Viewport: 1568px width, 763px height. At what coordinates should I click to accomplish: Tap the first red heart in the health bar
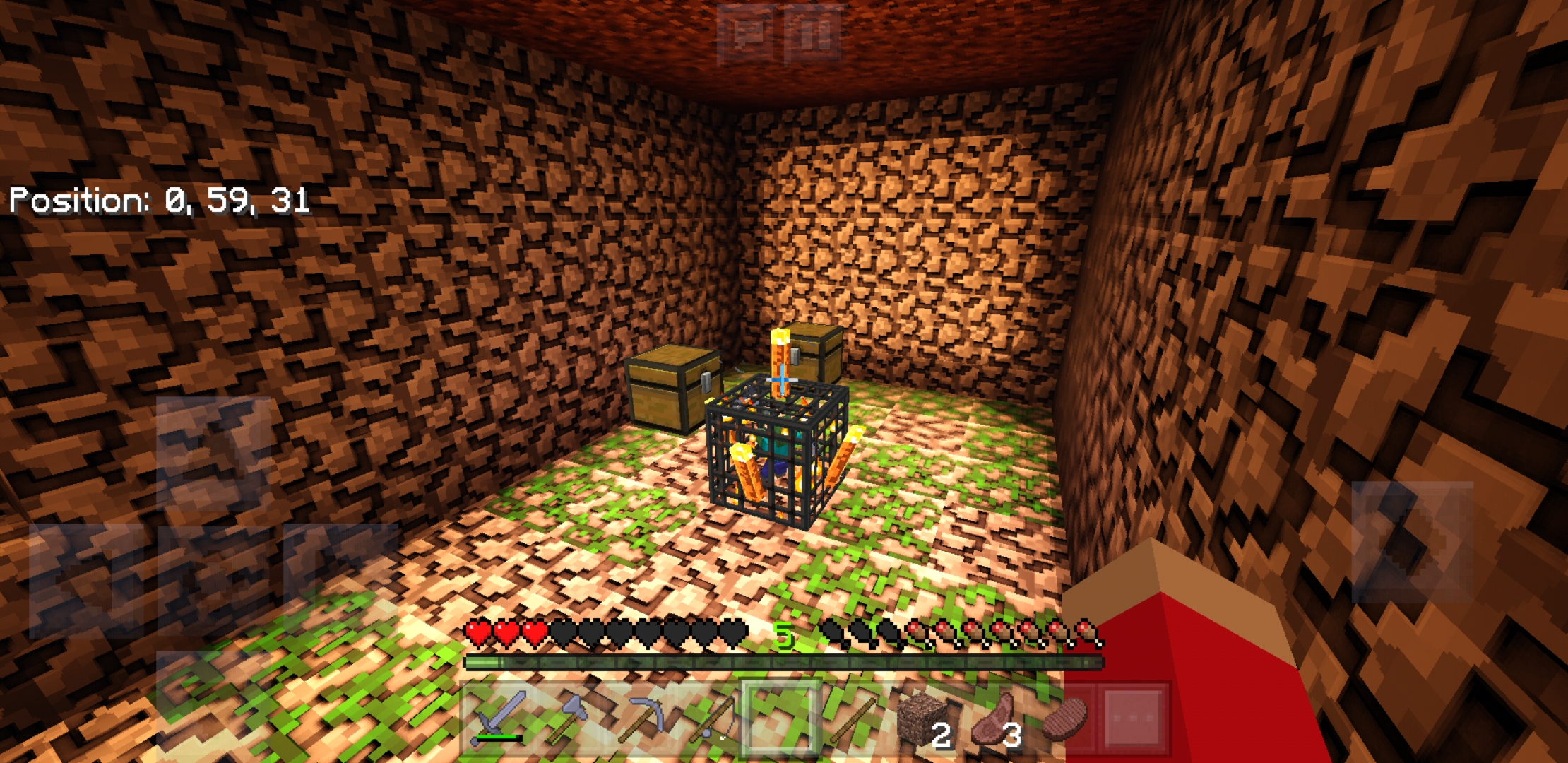tap(475, 634)
